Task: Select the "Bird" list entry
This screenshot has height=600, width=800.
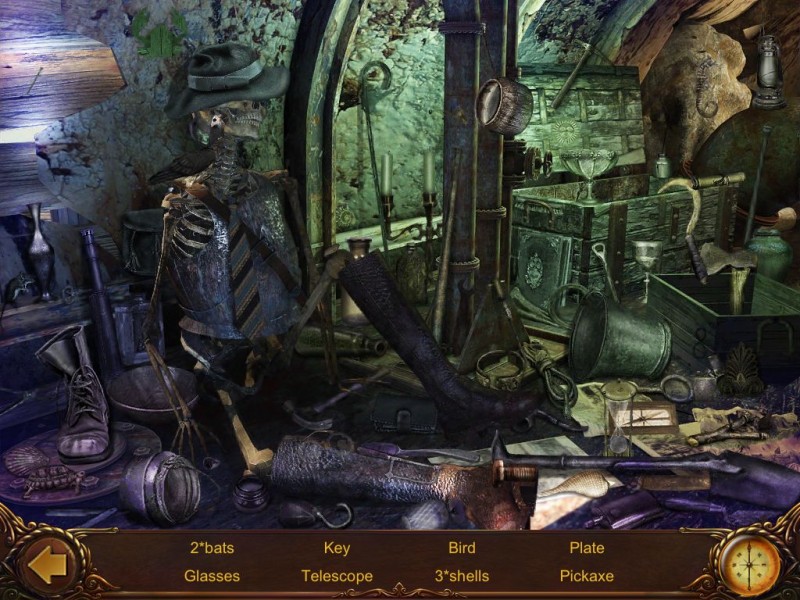Action: (462, 548)
